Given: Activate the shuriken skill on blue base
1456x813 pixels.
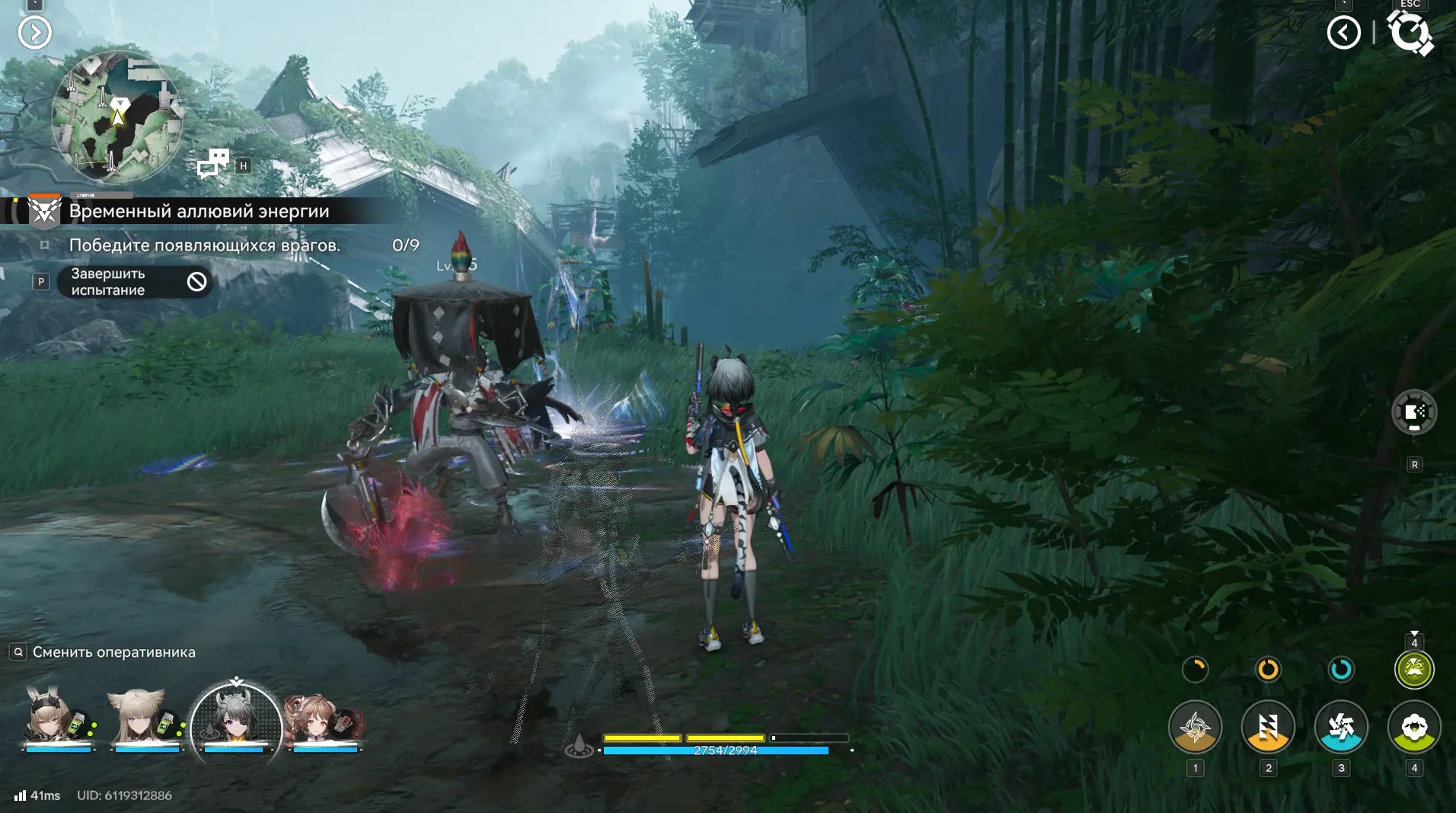Looking at the screenshot, I should coord(1341,727).
